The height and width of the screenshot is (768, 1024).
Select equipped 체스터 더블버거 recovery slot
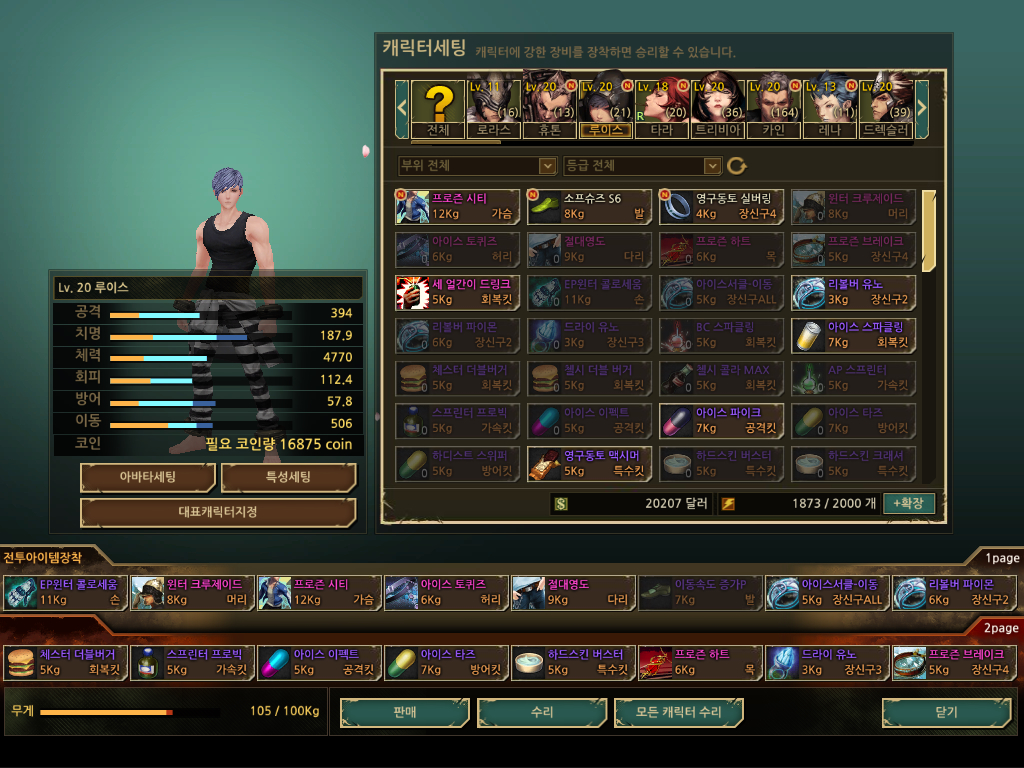(x=66, y=662)
